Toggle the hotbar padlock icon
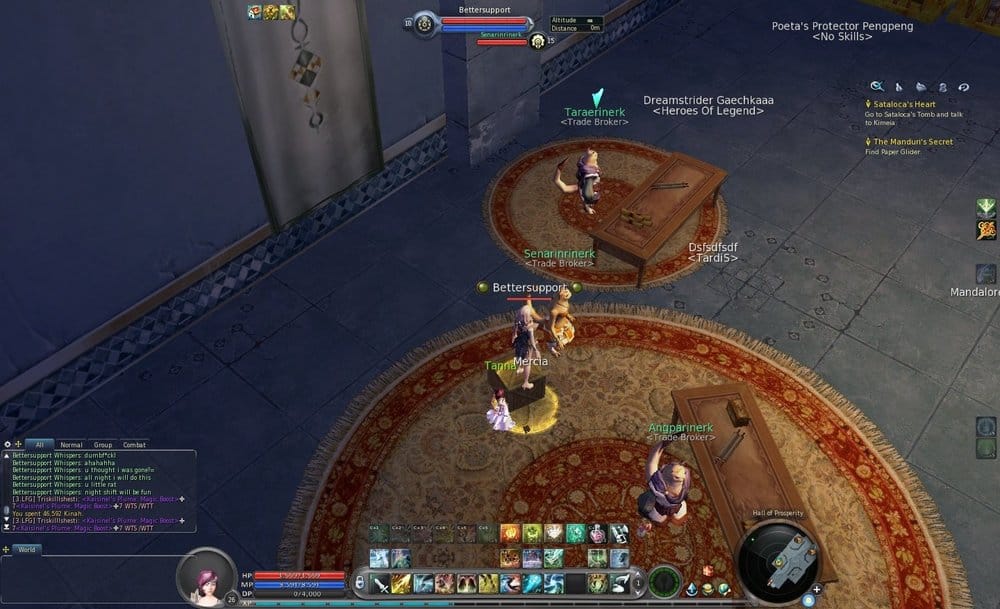Viewport: 1000px width, 609px height. tap(359, 583)
